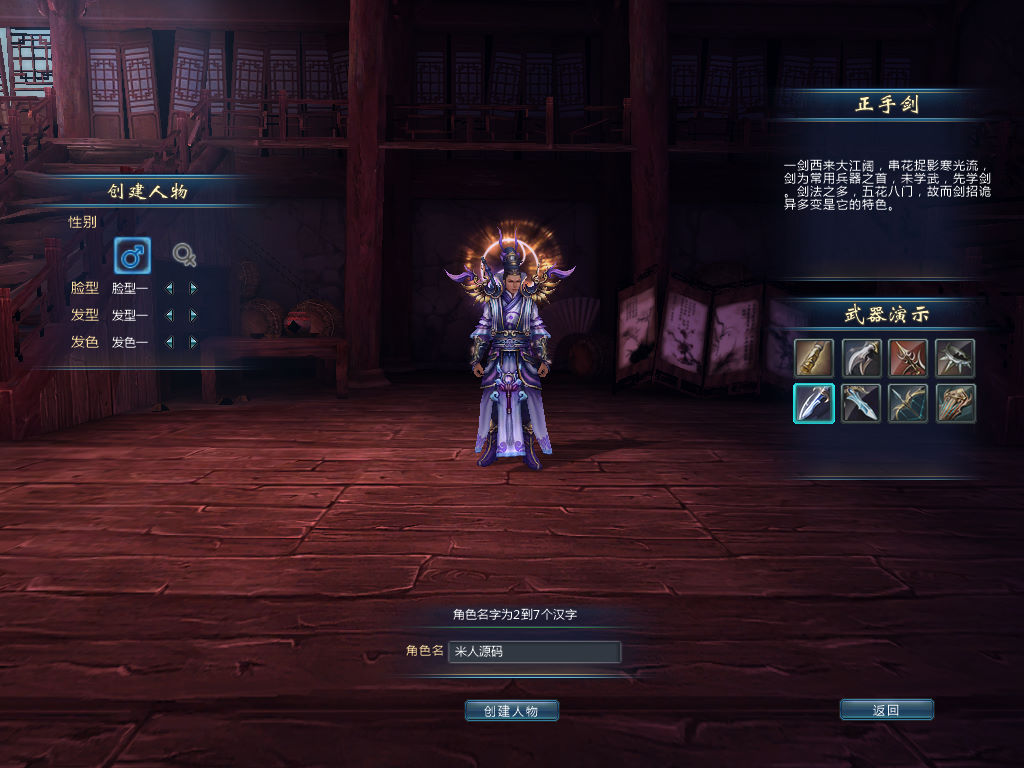Go back with the 返回 button
The height and width of the screenshot is (768, 1024).
click(886, 710)
